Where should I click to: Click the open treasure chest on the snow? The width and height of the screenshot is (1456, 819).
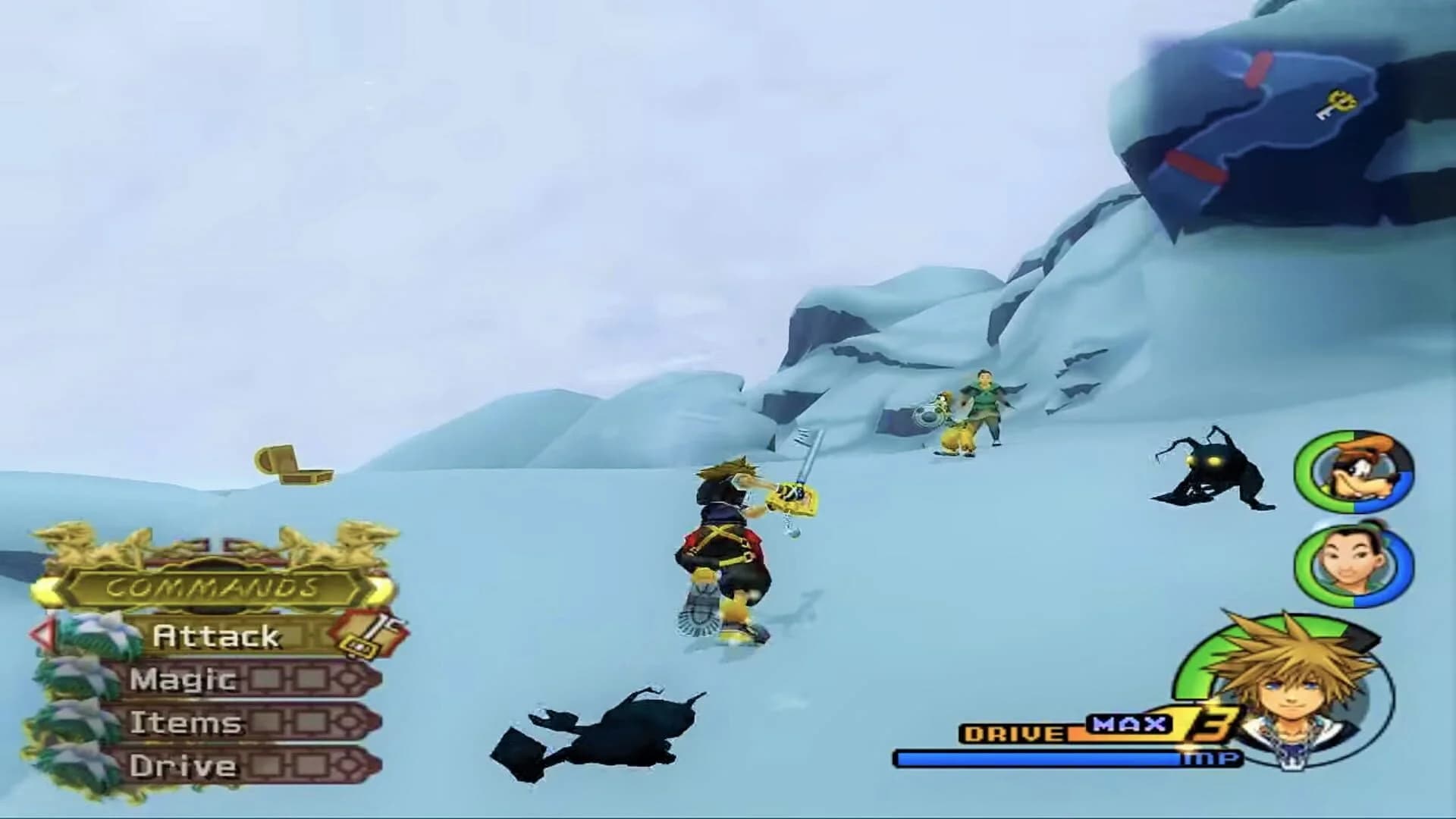pyautogui.click(x=294, y=463)
